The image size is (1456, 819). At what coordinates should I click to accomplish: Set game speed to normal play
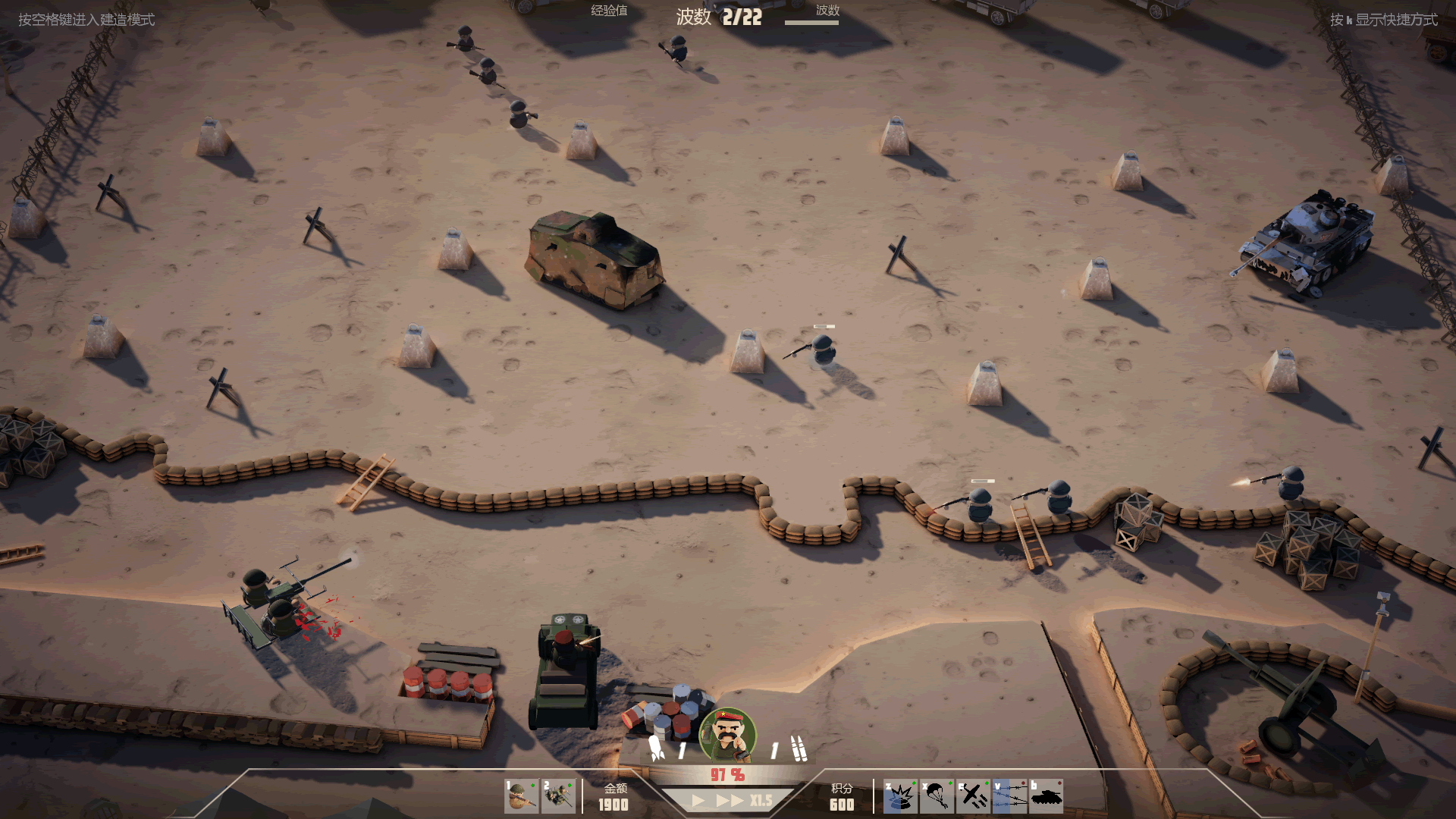pyautogui.click(x=698, y=801)
